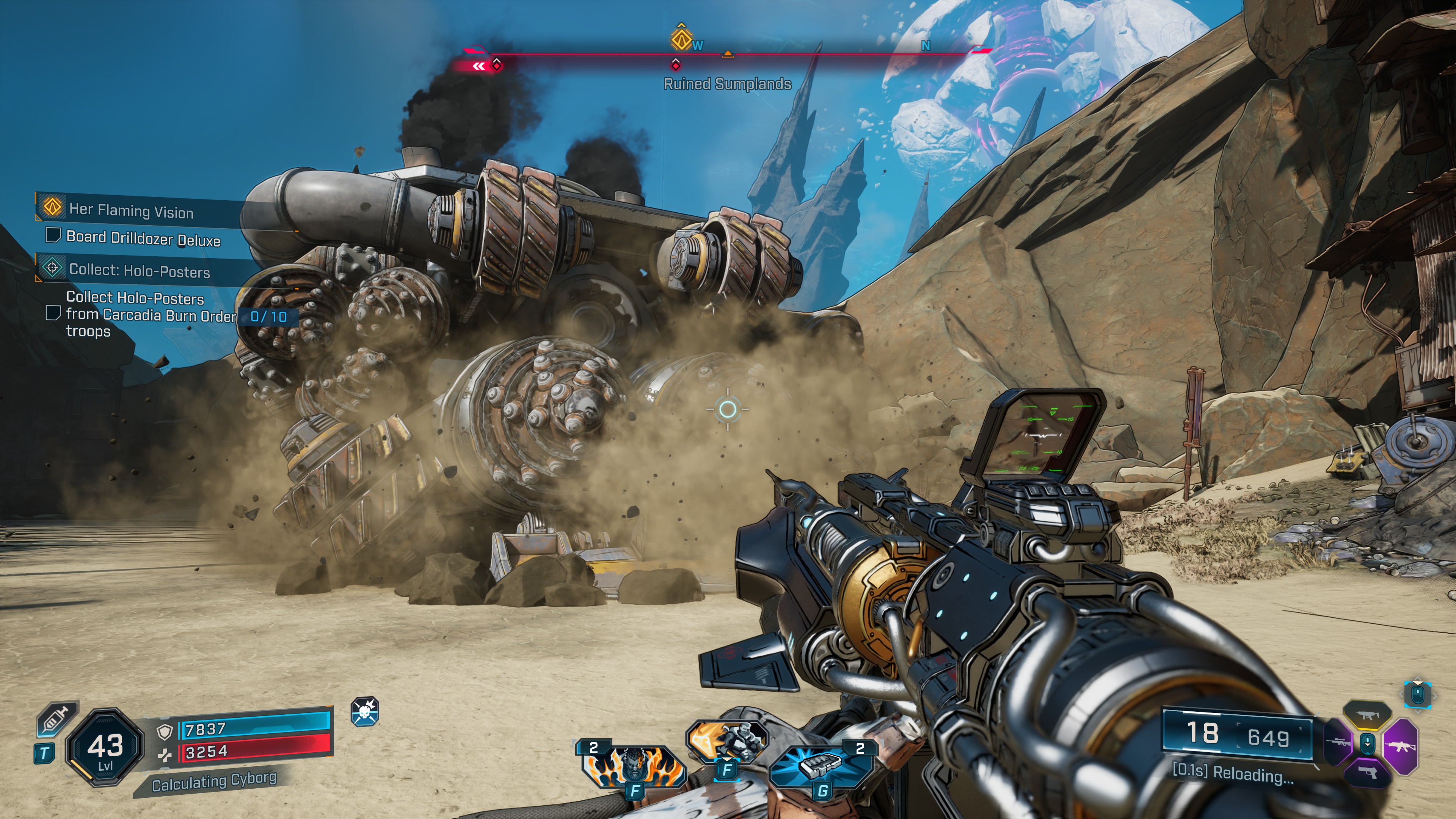Select the blue ordnance grenade slot
The height and width of the screenshot is (819, 1456).
click(821, 764)
